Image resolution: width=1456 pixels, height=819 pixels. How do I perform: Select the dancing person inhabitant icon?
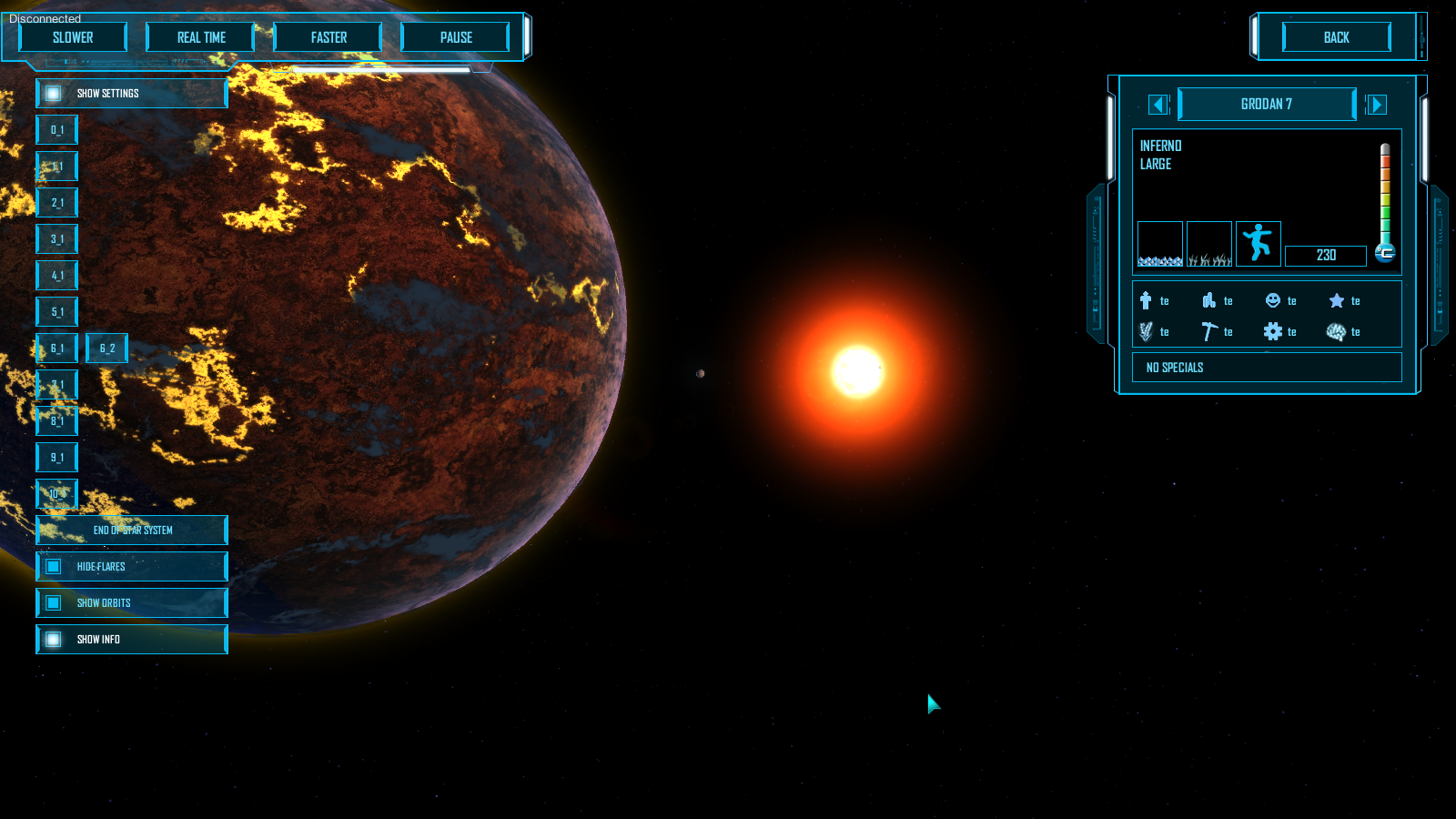coord(1259,243)
